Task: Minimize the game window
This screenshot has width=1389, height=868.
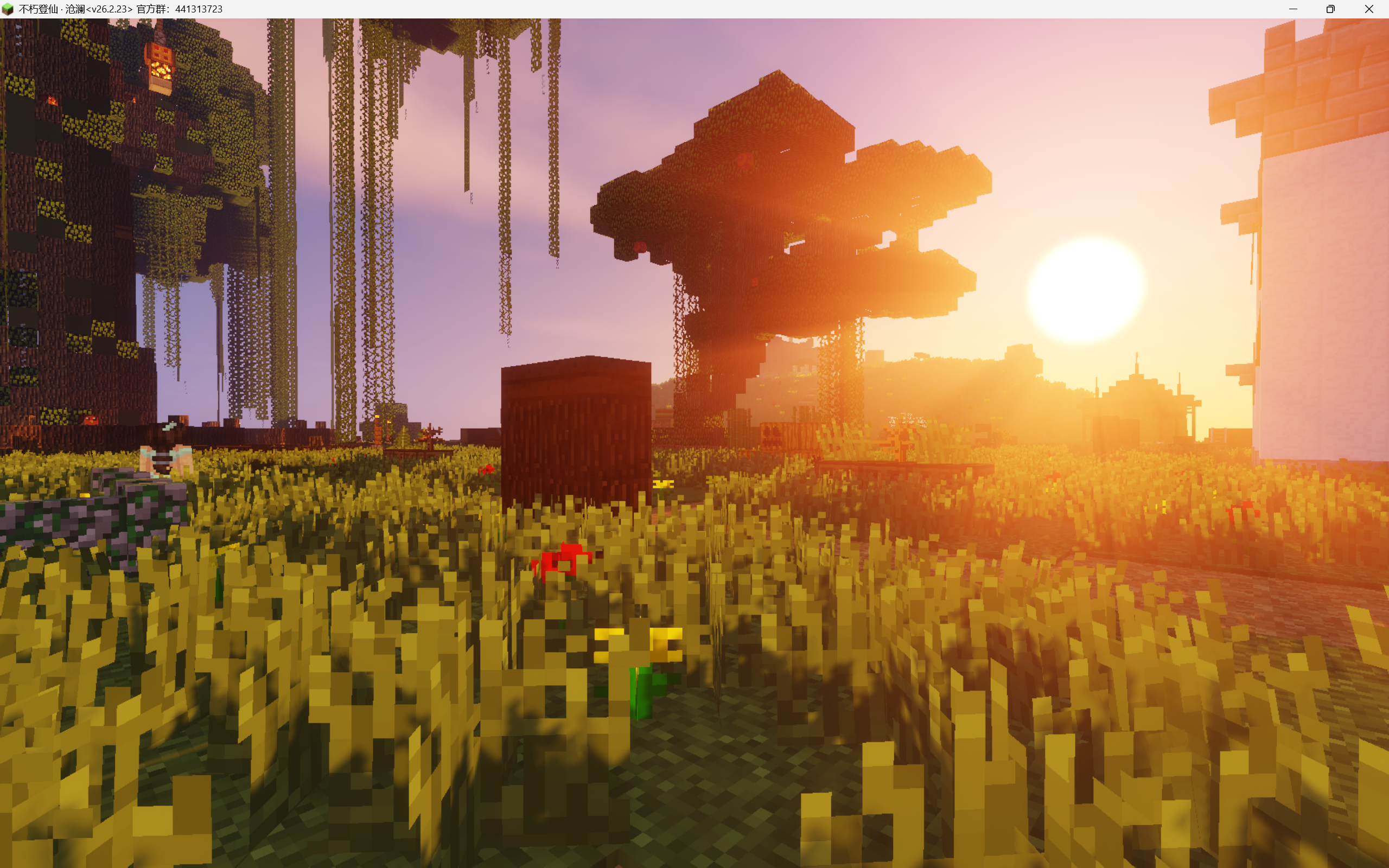Action: pyautogui.click(x=1292, y=9)
